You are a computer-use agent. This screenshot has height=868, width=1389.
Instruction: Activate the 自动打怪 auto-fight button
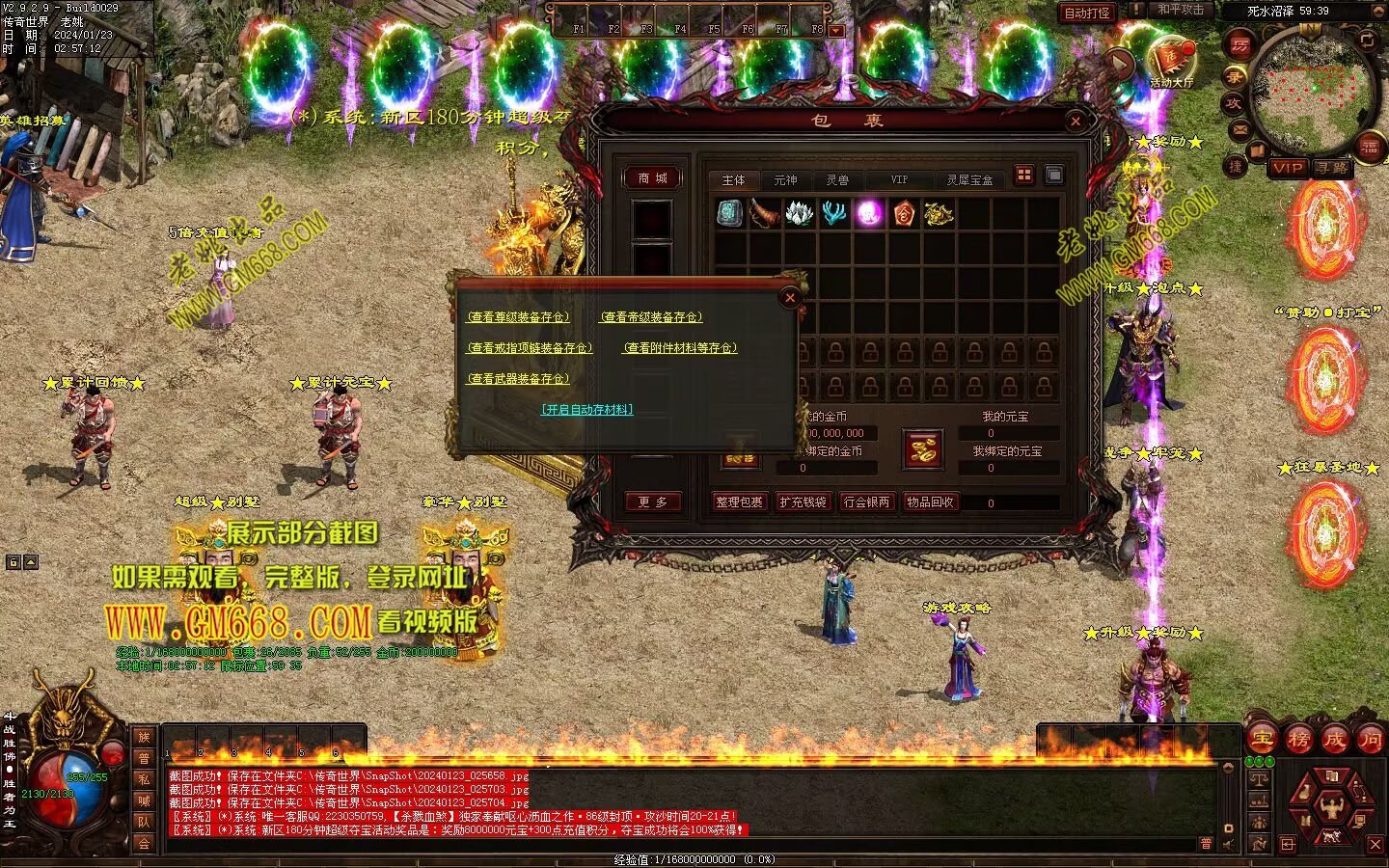[1087, 13]
